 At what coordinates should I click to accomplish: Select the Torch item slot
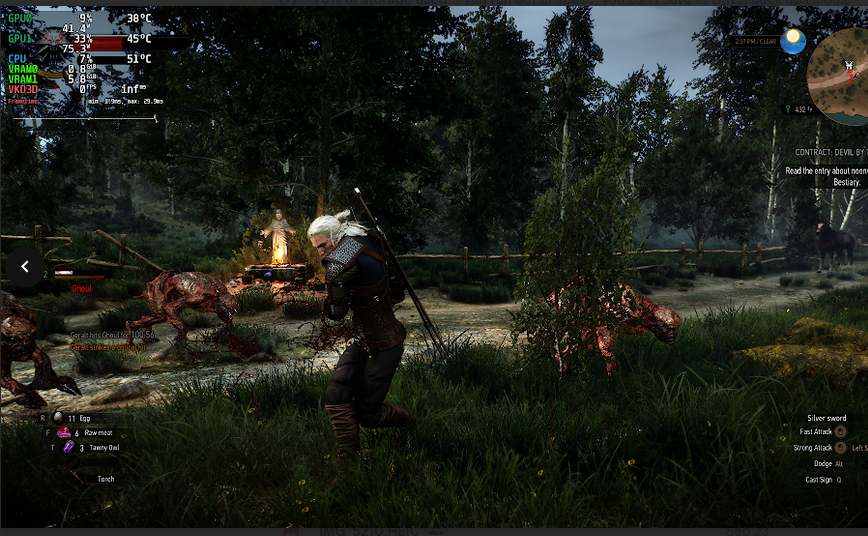(105, 479)
